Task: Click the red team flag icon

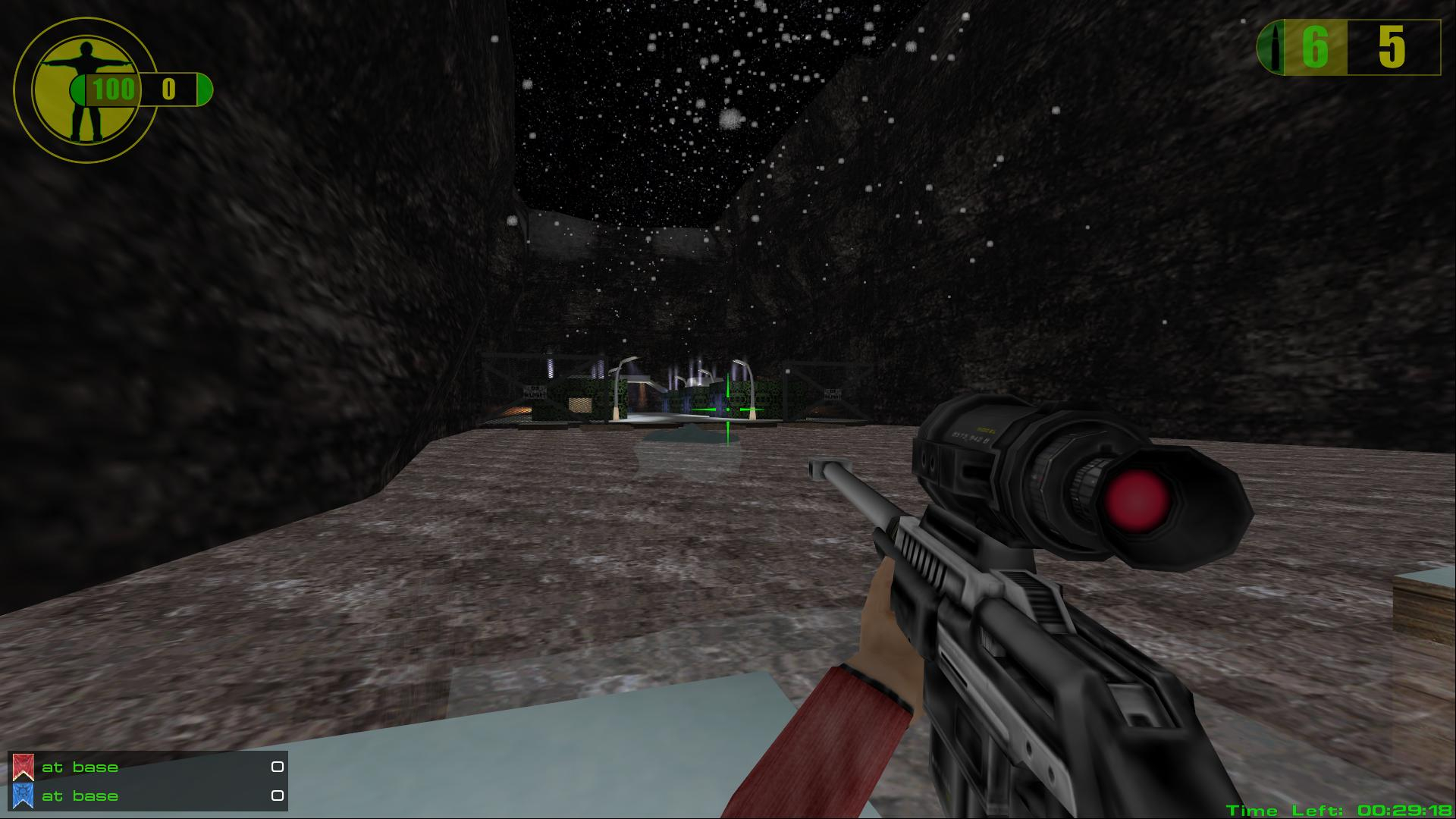Action: [23, 767]
